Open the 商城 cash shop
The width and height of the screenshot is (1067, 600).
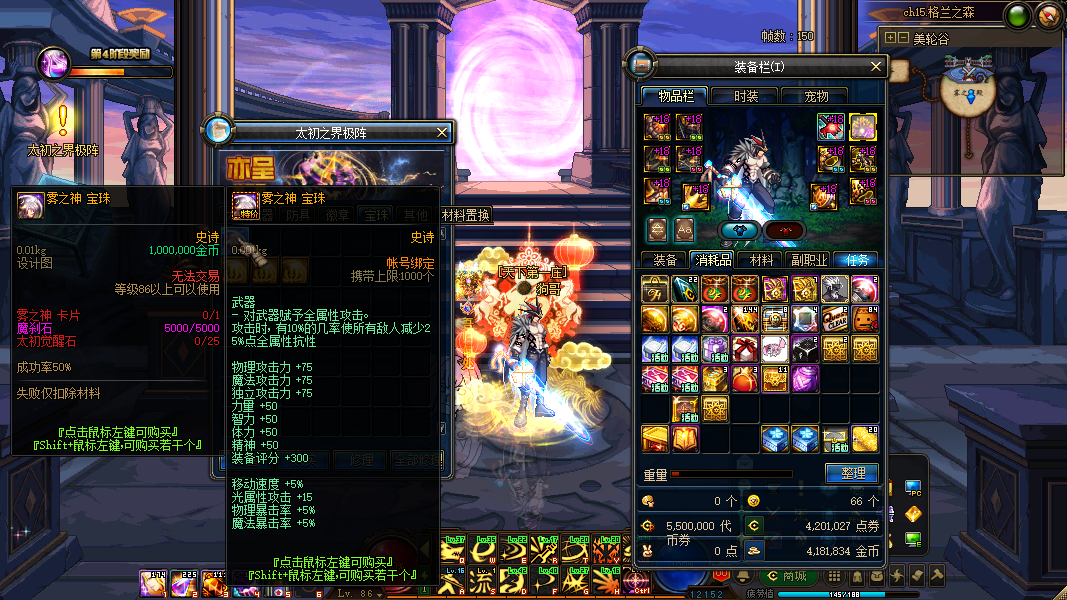tap(788, 576)
